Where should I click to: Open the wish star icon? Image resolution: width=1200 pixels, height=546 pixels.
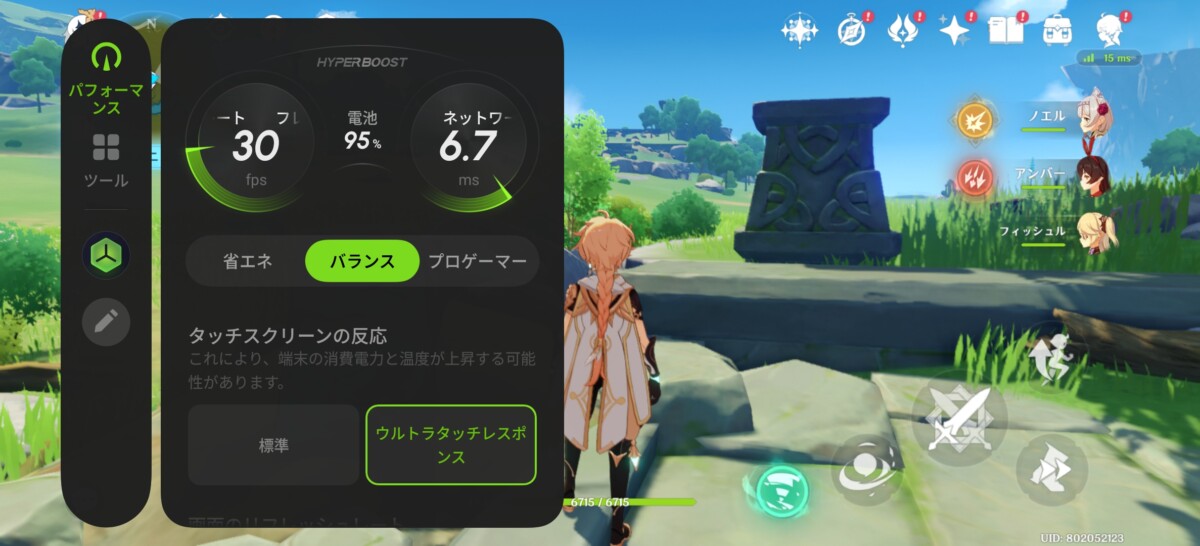[954, 30]
